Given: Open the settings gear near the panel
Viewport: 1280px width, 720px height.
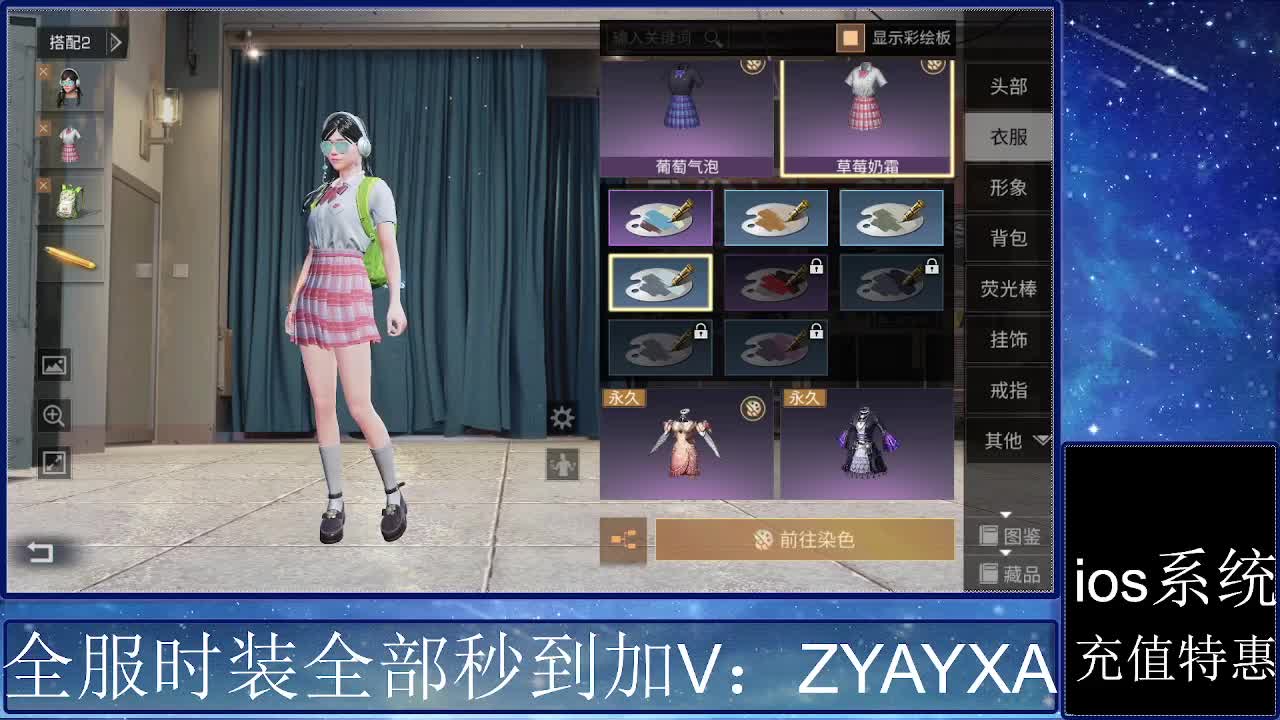Looking at the screenshot, I should tap(563, 418).
